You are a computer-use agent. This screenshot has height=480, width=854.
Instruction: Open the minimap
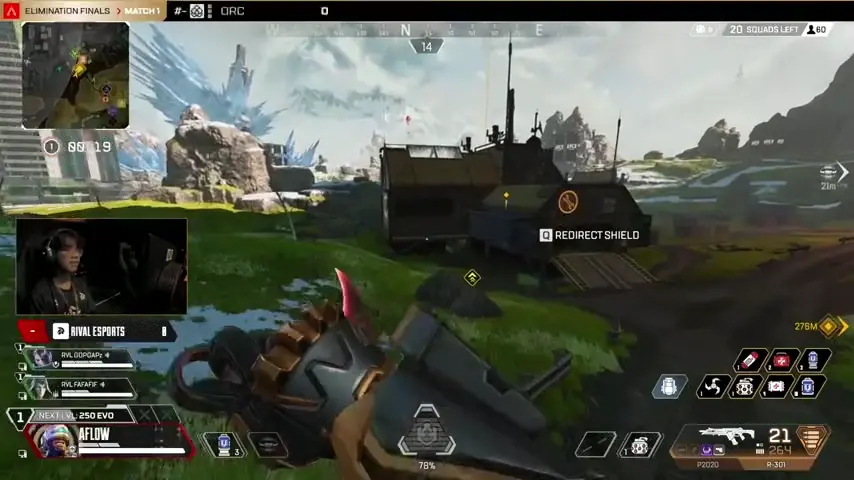coord(75,75)
